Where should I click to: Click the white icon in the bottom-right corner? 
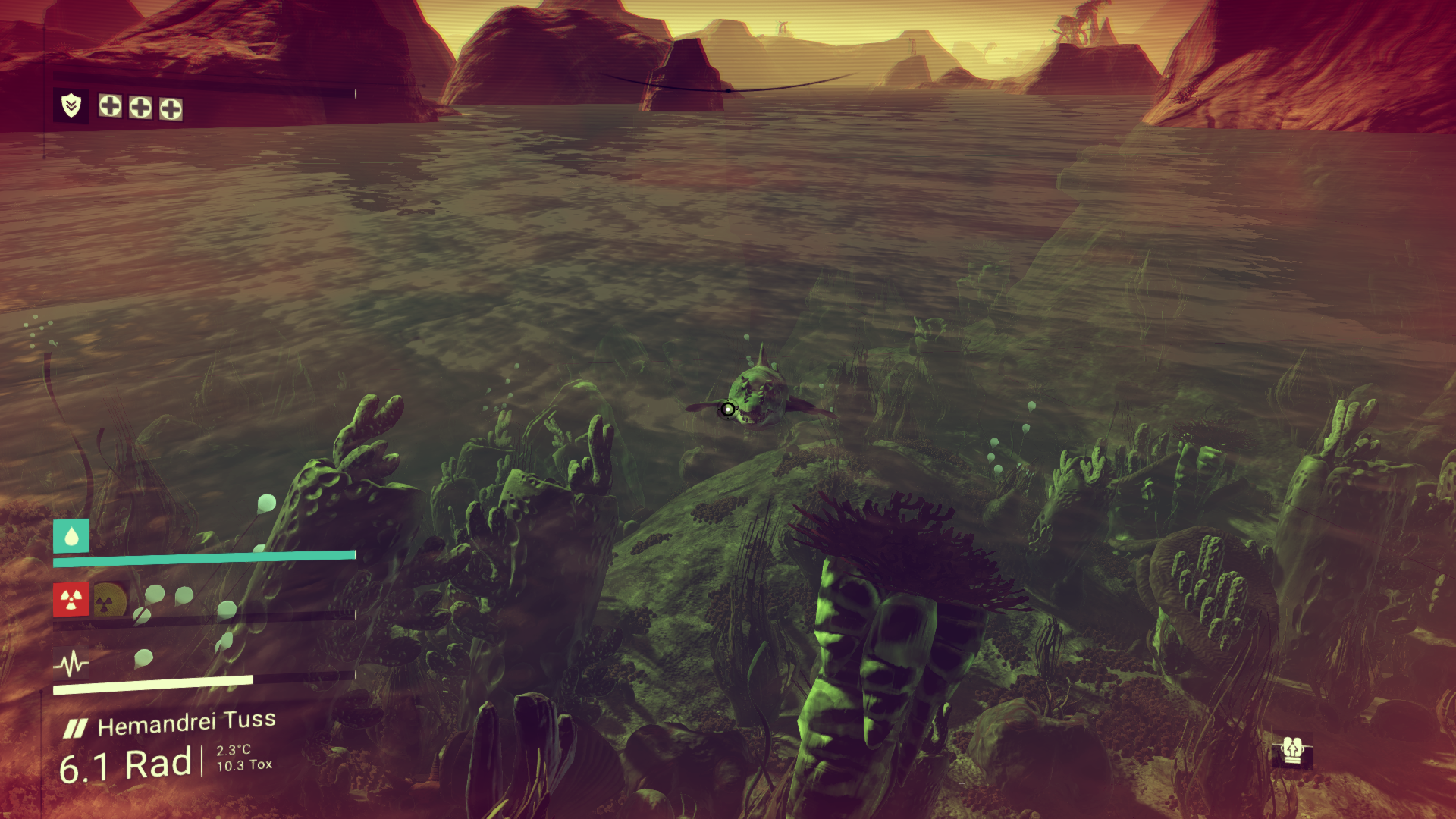(1292, 751)
